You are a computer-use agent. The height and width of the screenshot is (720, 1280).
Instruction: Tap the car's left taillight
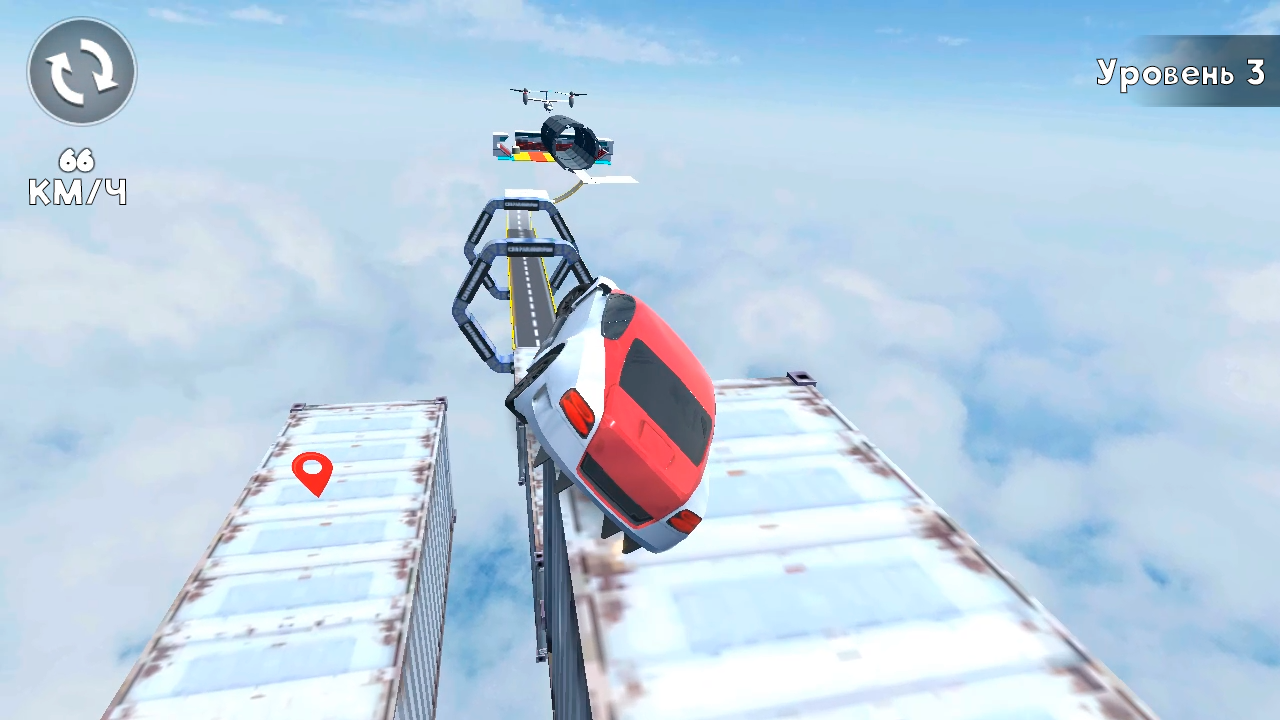coord(580,408)
